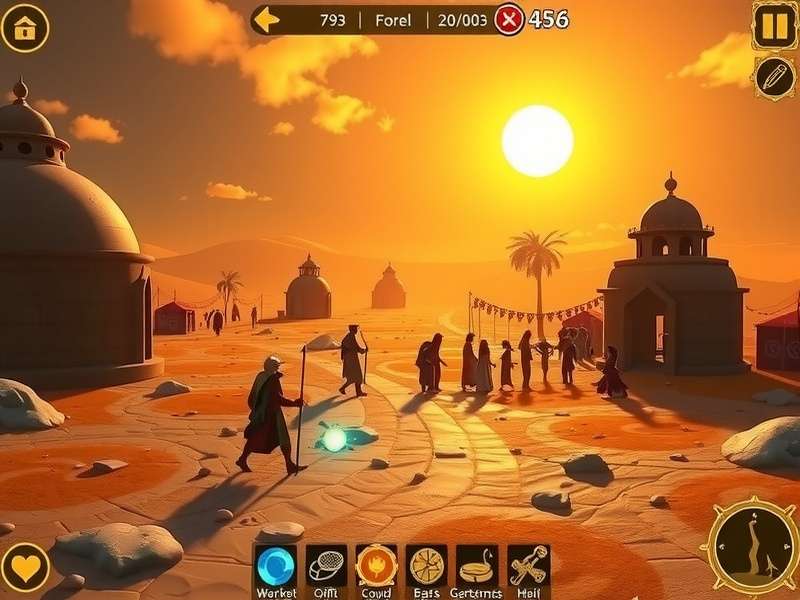
Task: Select the blue swirl Warket slot
Action: (276, 565)
